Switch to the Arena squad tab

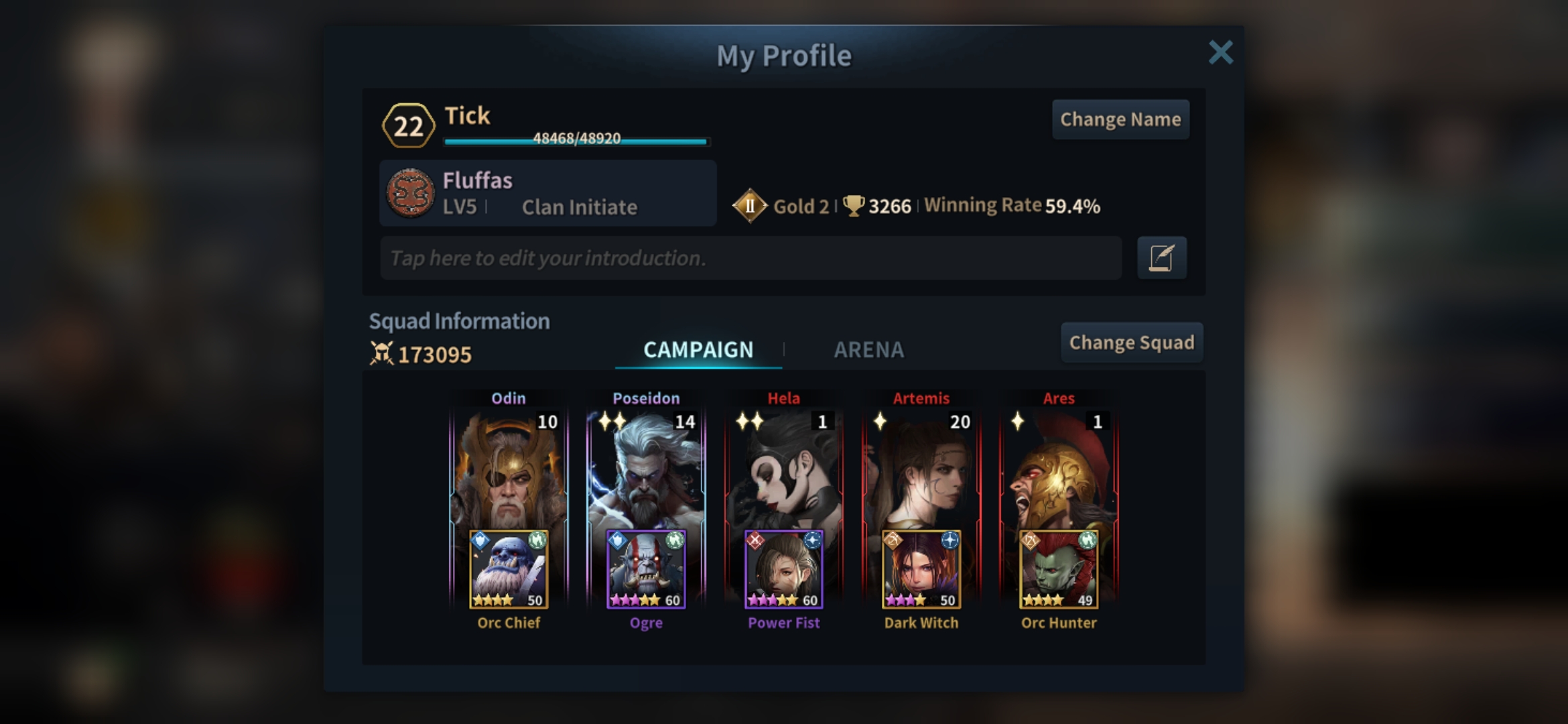[x=868, y=349]
